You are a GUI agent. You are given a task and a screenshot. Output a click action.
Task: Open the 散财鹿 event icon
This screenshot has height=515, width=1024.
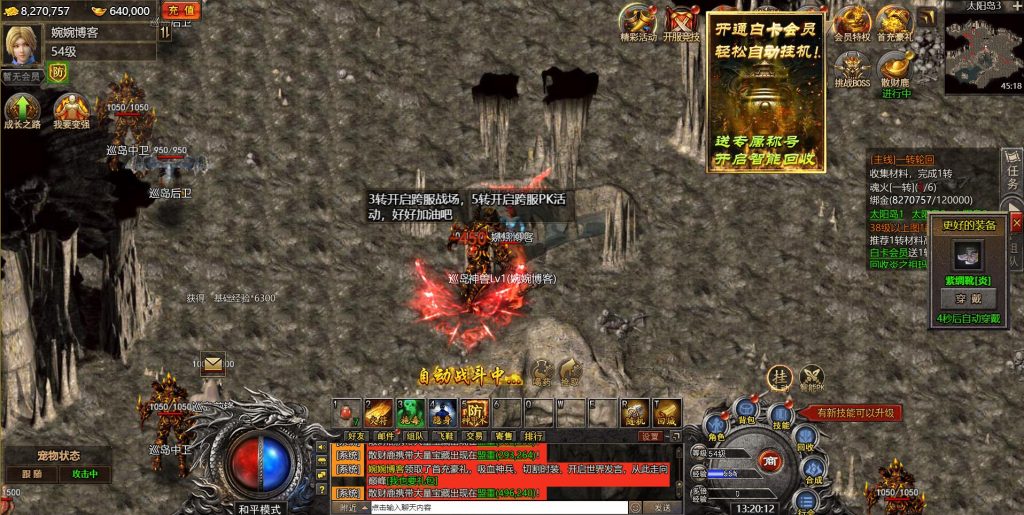click(x=895, y=68)
